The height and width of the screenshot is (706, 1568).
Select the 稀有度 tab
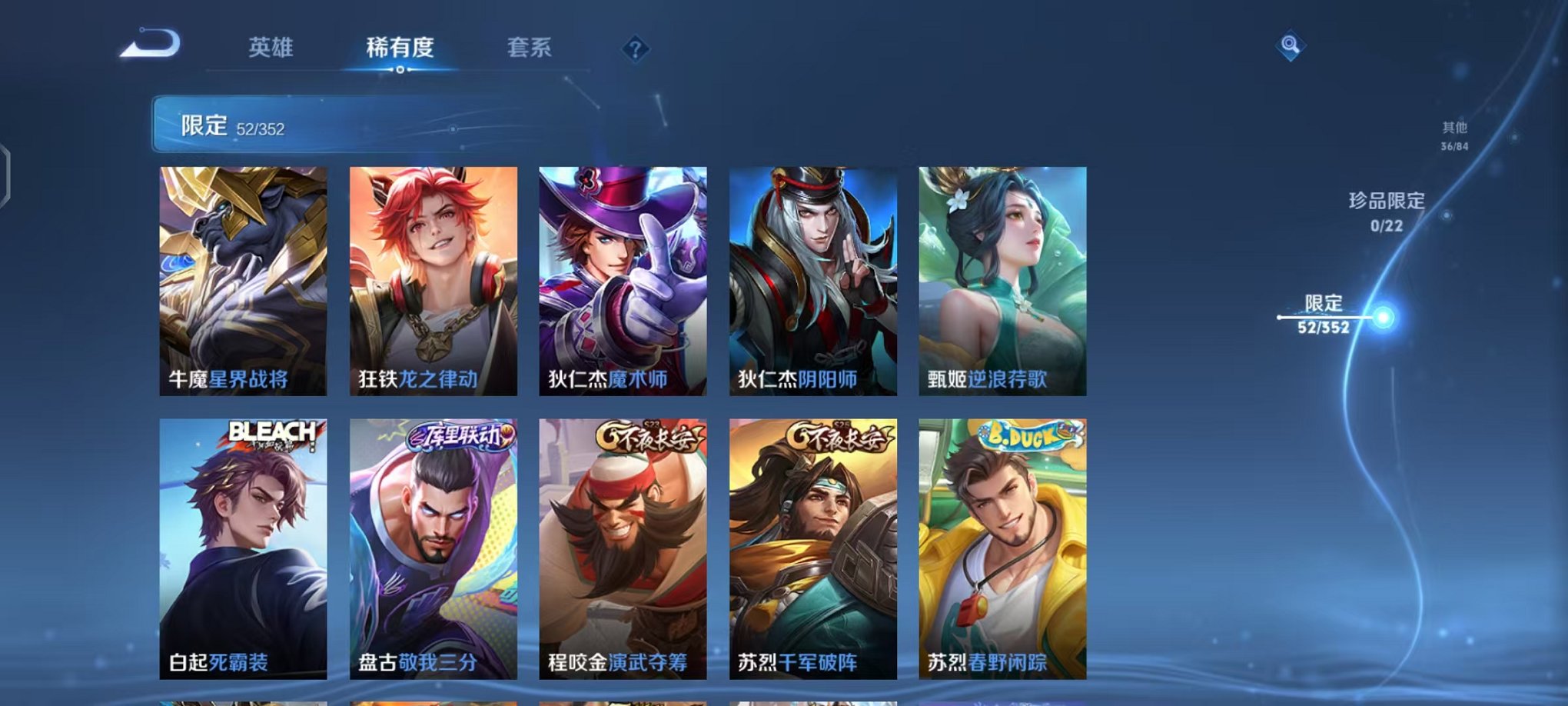pyautogui.click(x=399, y=48)
